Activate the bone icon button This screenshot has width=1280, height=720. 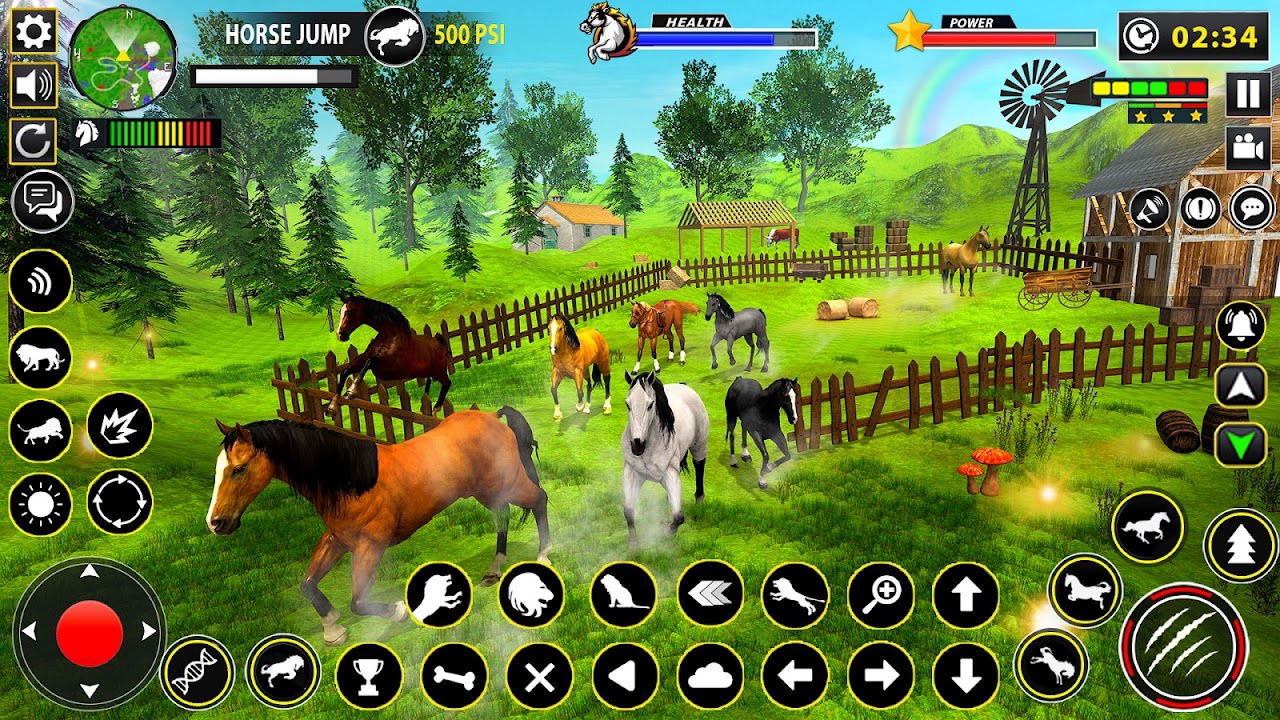[x=454, y=677]
